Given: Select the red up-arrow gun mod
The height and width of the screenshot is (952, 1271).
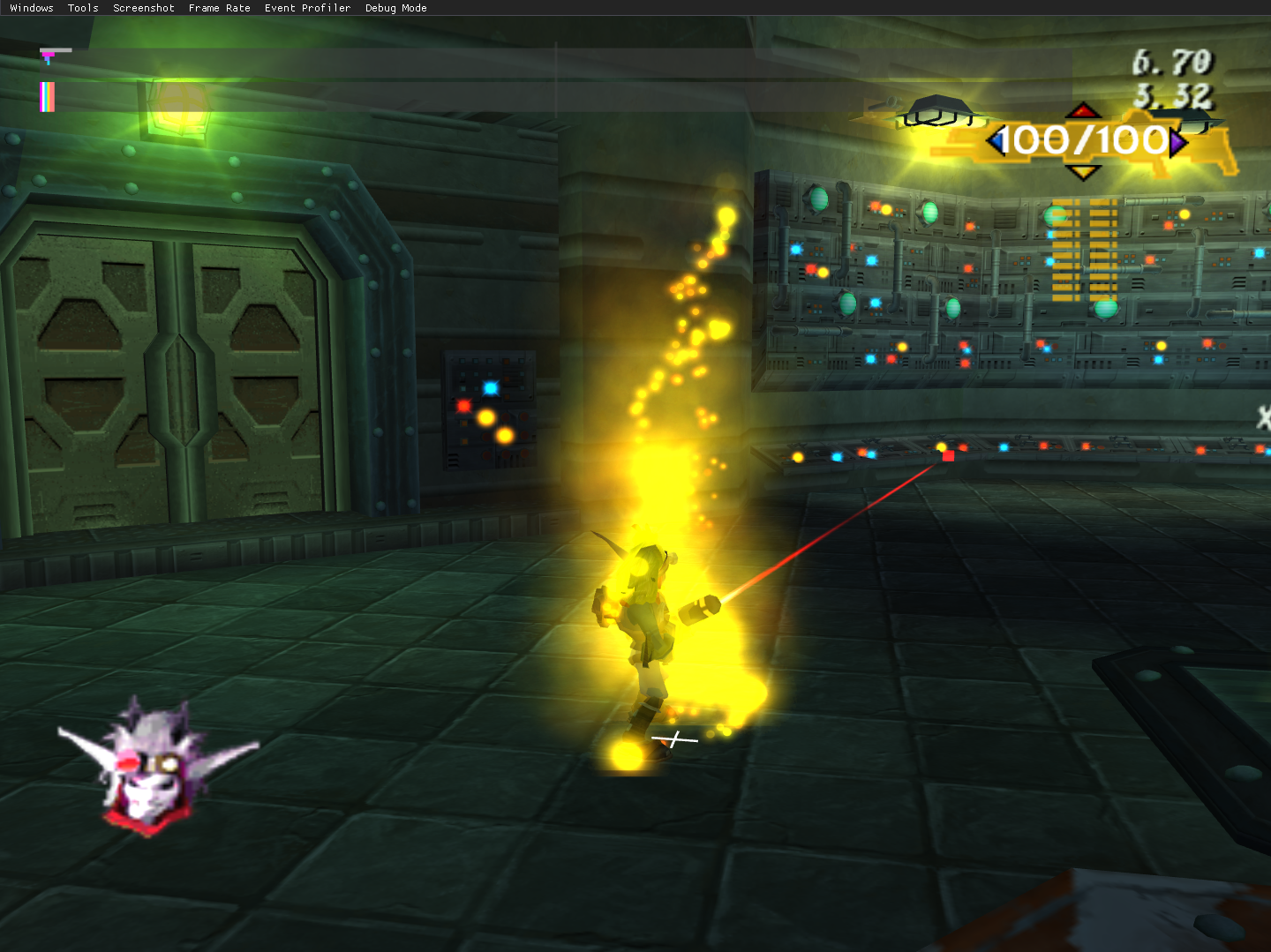Looking at the screenshot, I should 1083,111.
